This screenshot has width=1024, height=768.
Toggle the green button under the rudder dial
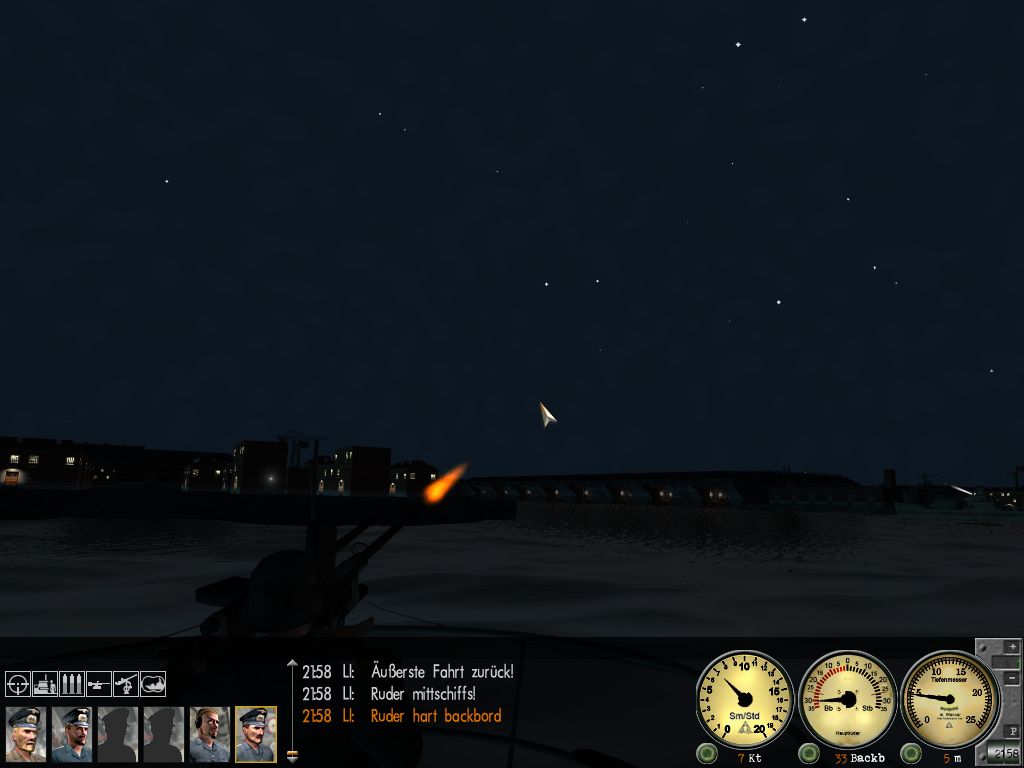pyautogui.click(x=809, y=753)
